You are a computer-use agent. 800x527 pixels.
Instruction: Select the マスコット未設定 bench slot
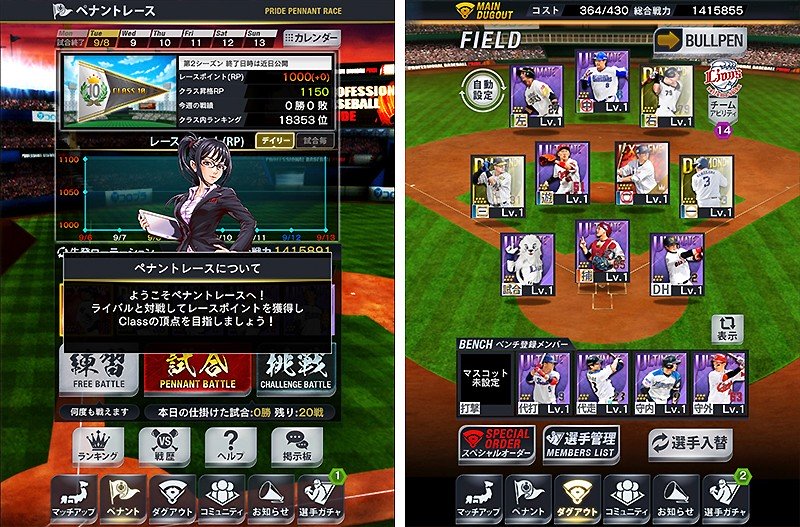485,382
